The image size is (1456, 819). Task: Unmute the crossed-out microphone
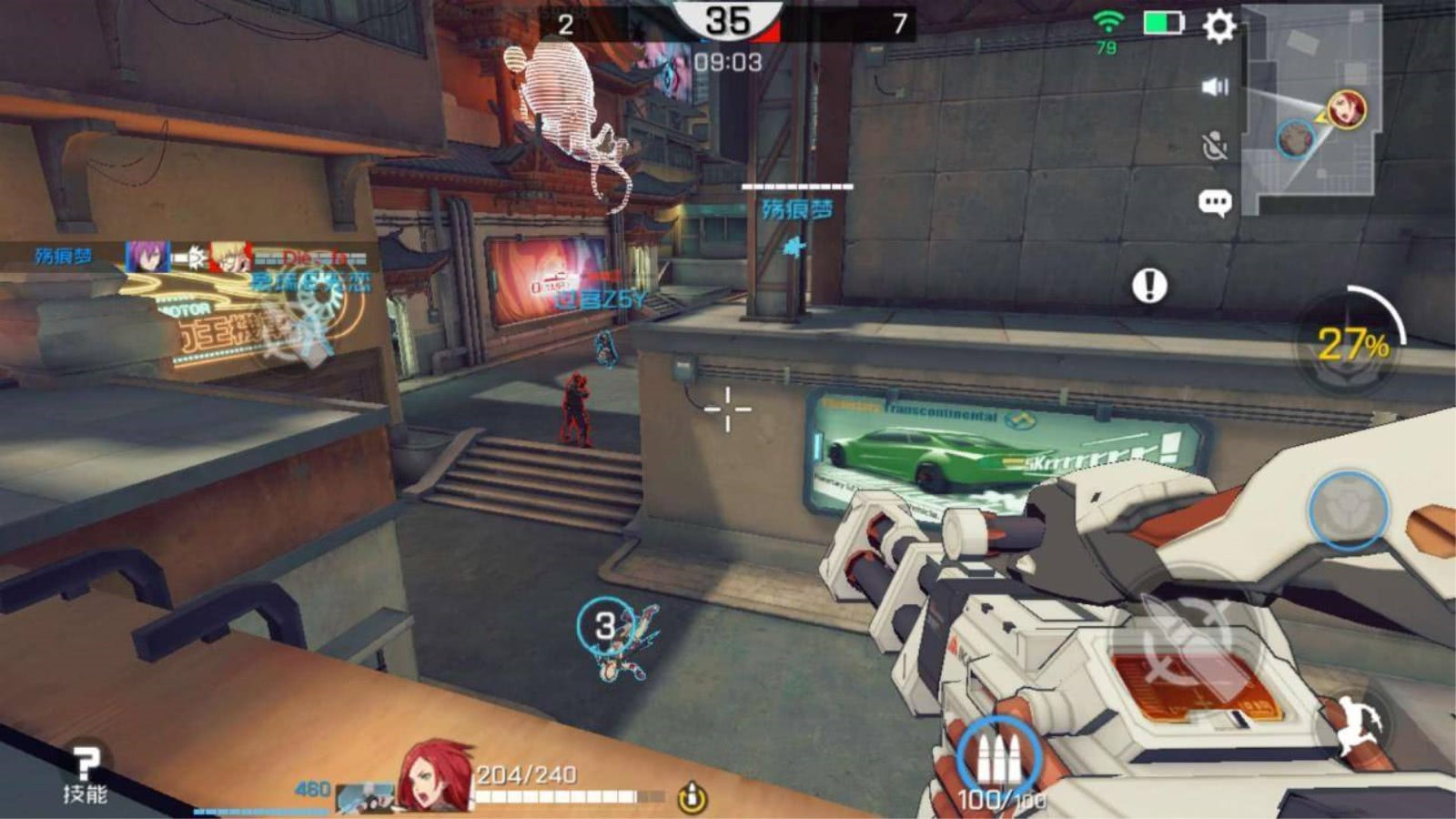pos(1215,146)
